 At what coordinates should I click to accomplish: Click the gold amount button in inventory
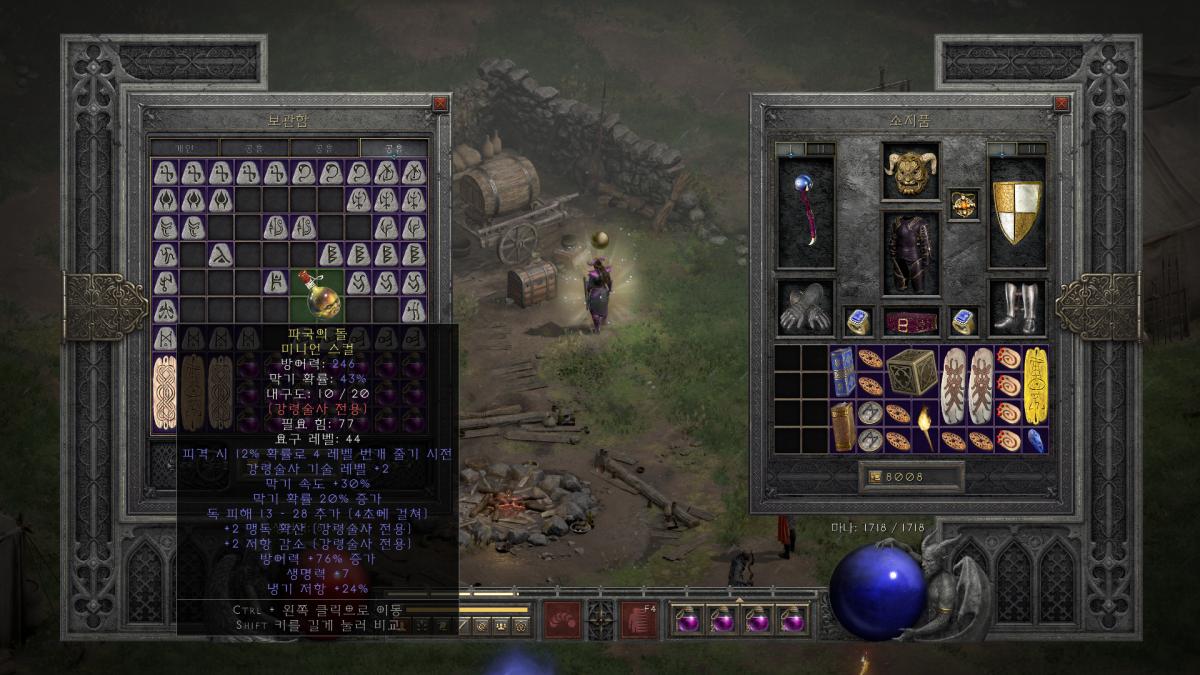[x=874, y=477]
